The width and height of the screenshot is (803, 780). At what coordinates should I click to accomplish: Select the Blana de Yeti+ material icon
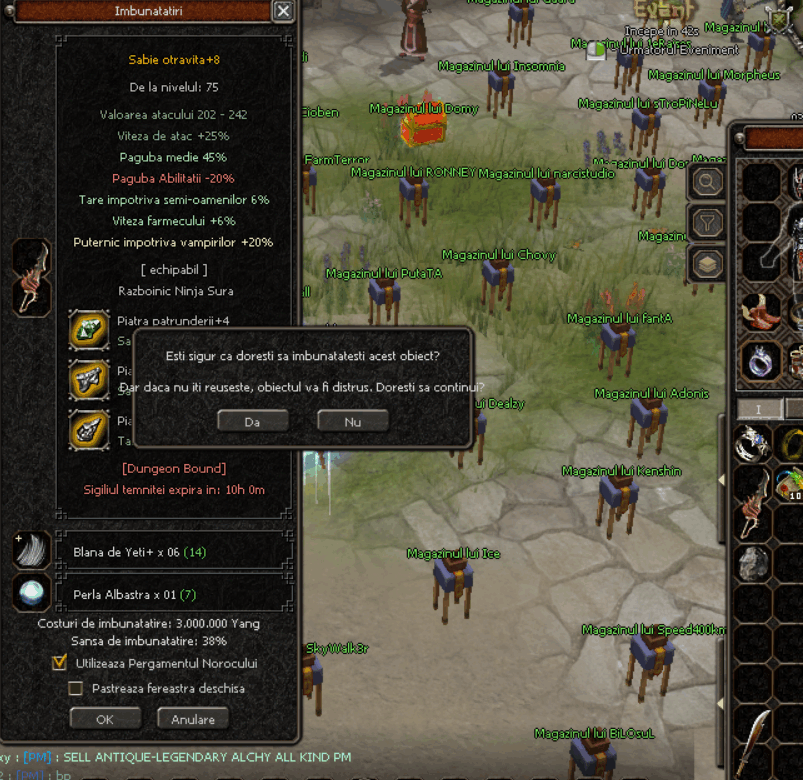tap(31, 551)
